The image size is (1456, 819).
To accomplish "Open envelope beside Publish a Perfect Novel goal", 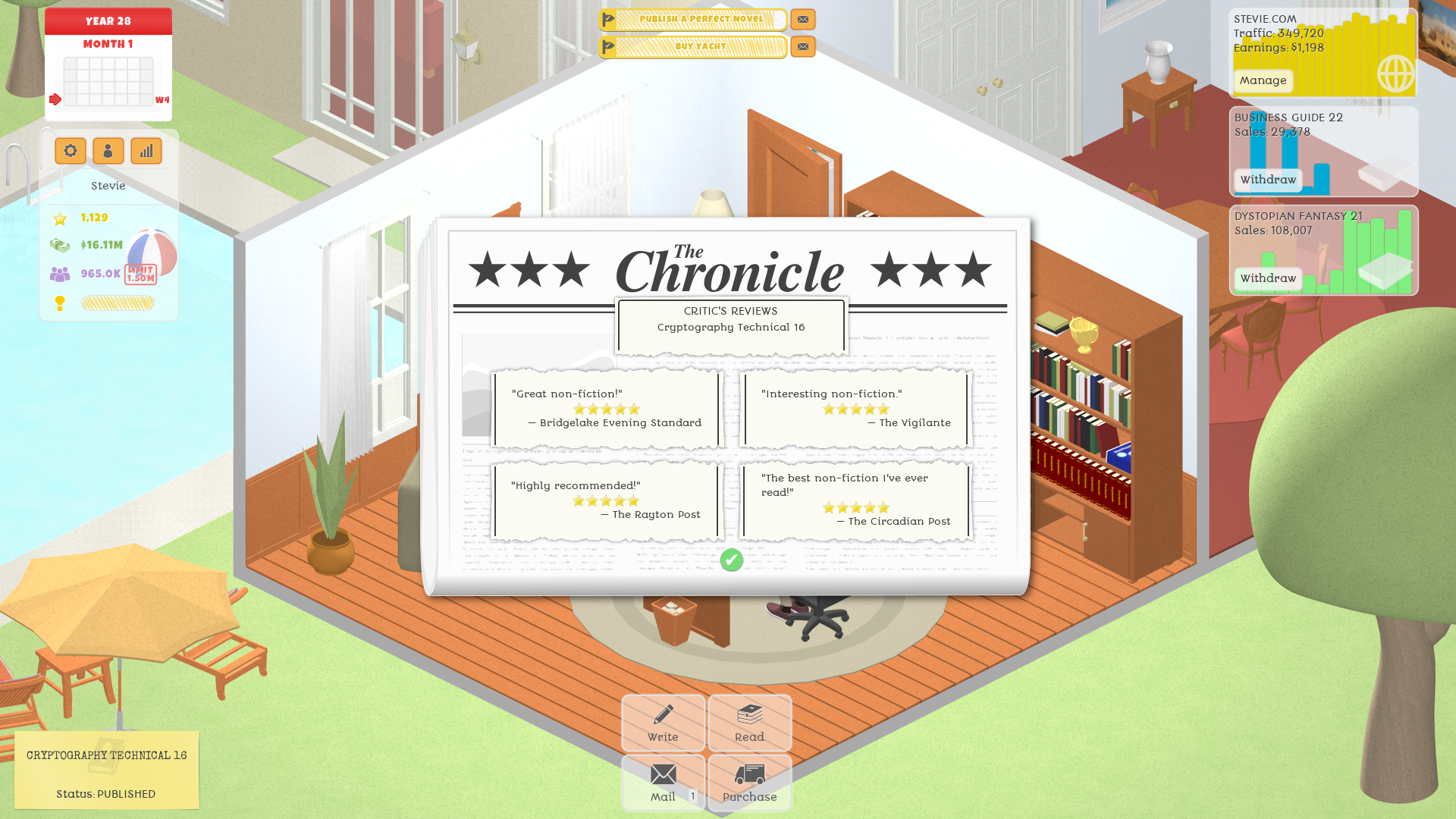I will (x=802, y=20).
